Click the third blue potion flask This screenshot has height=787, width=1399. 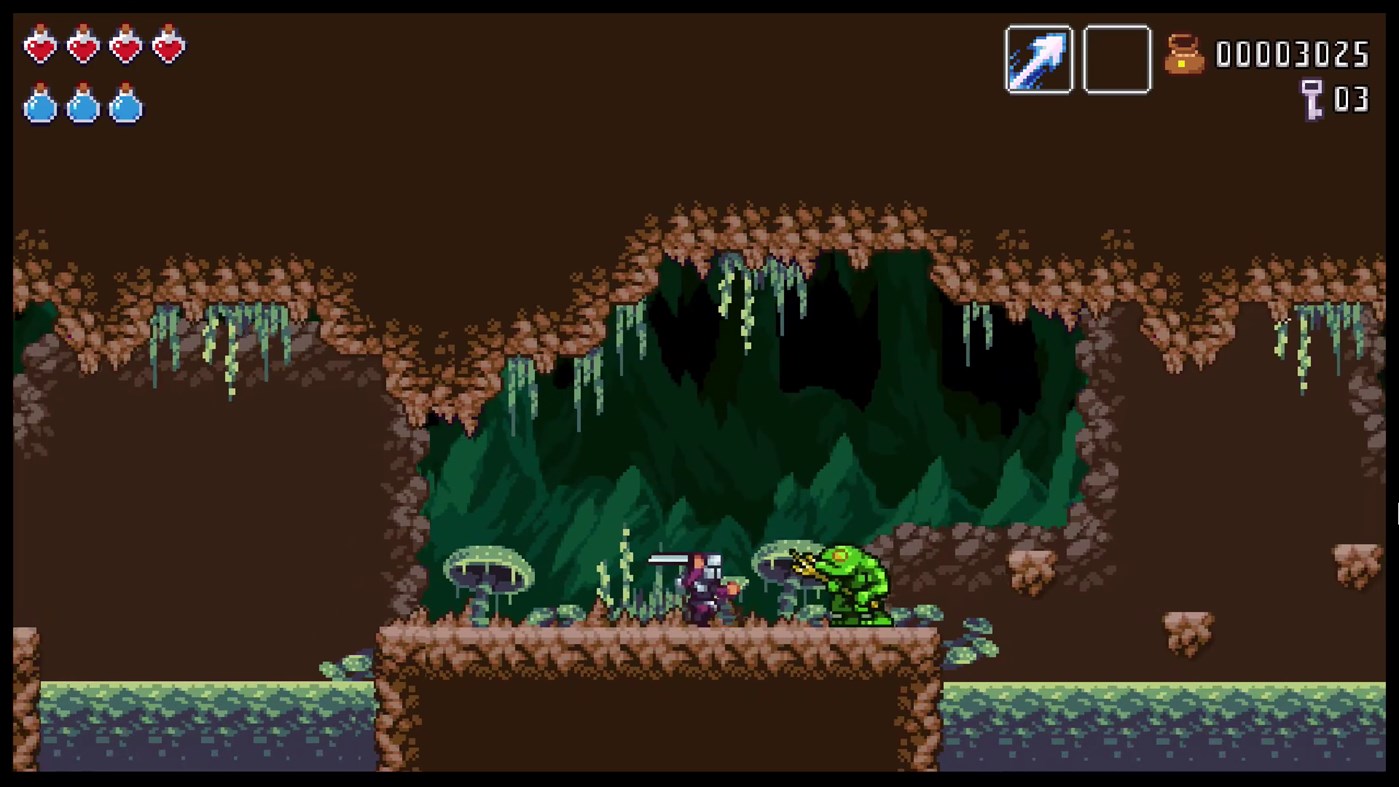pyautogui.click(x=124, y=107)
